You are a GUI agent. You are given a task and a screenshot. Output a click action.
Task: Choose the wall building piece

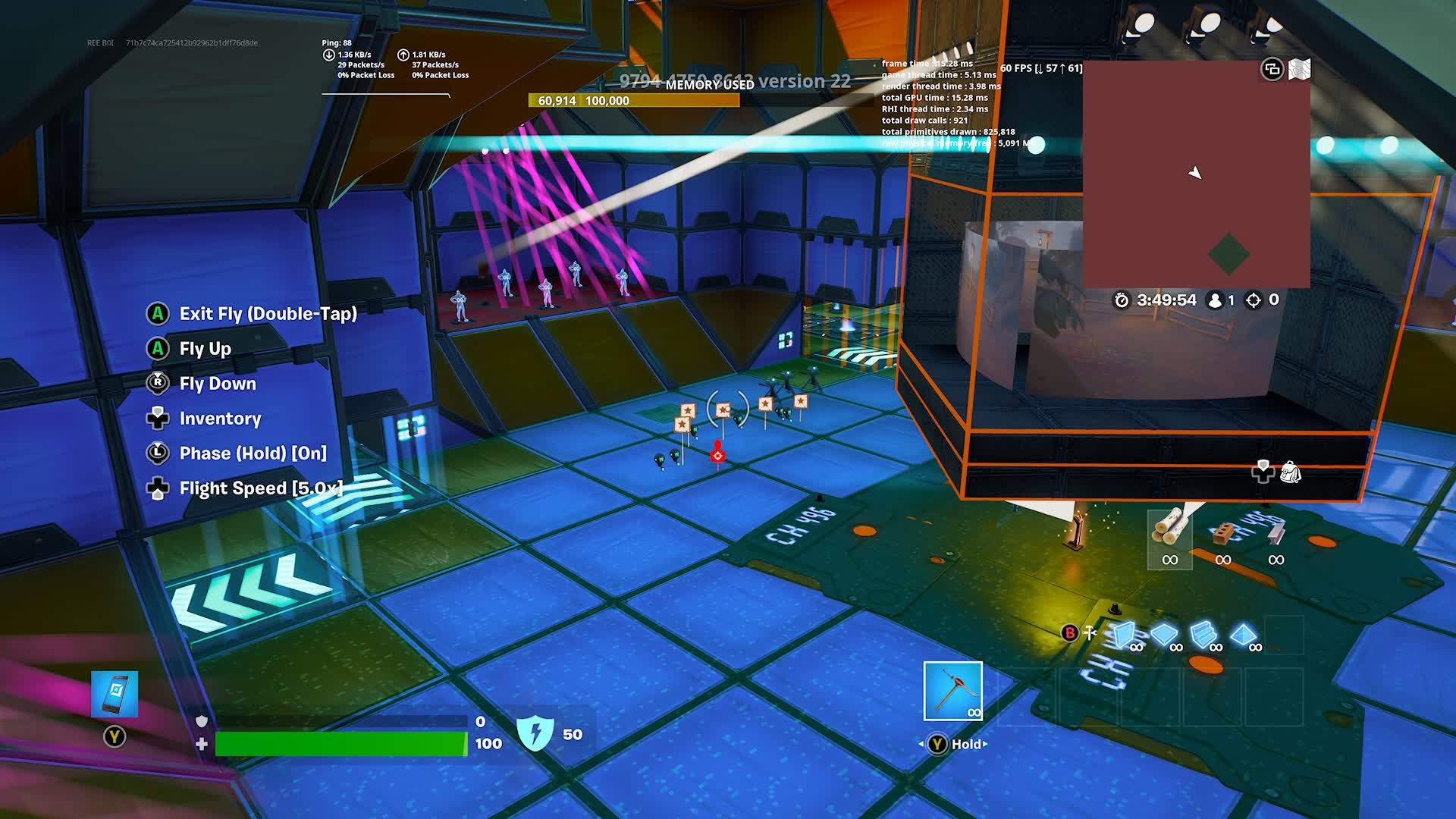[1124, 635]
